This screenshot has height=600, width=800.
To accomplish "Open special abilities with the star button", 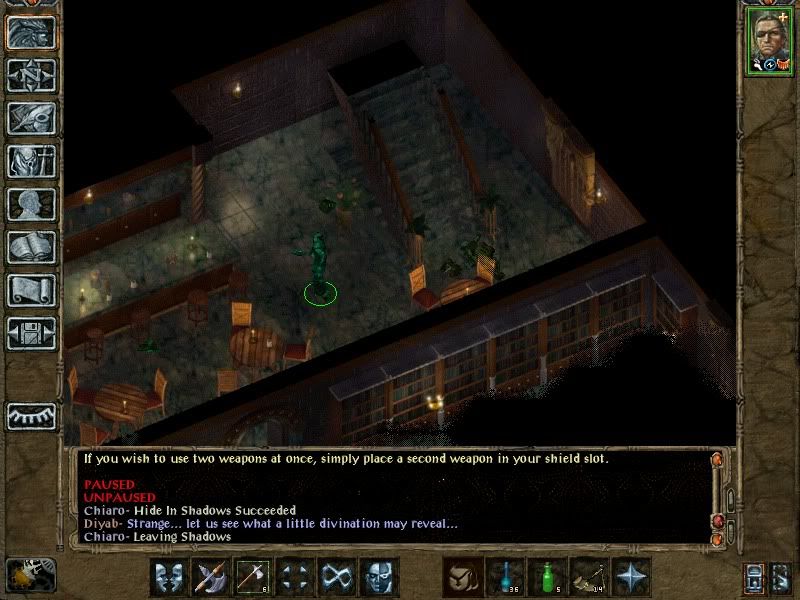I will 632,577.
